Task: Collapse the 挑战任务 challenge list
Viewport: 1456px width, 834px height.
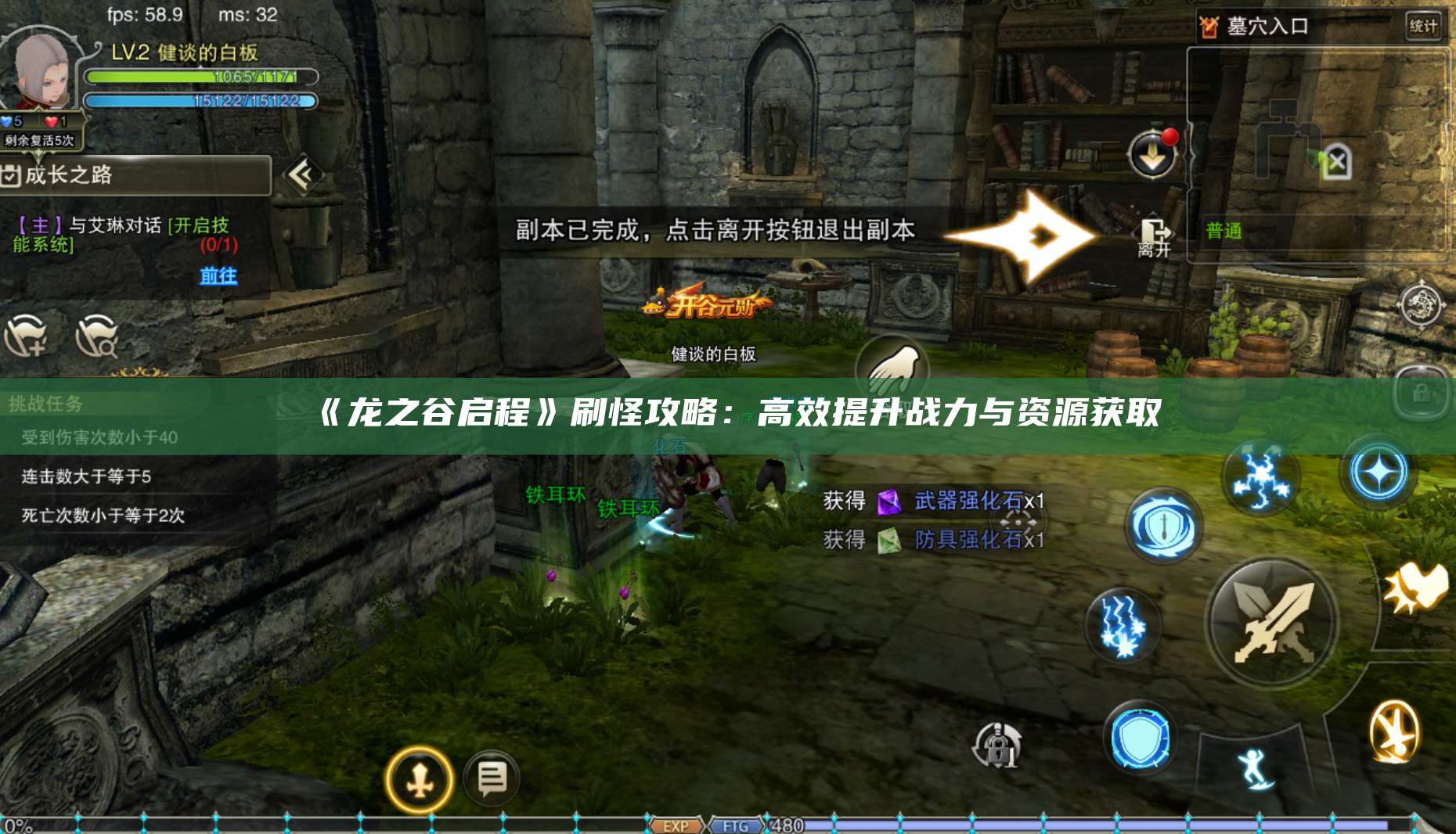Action: coord(47,403)
